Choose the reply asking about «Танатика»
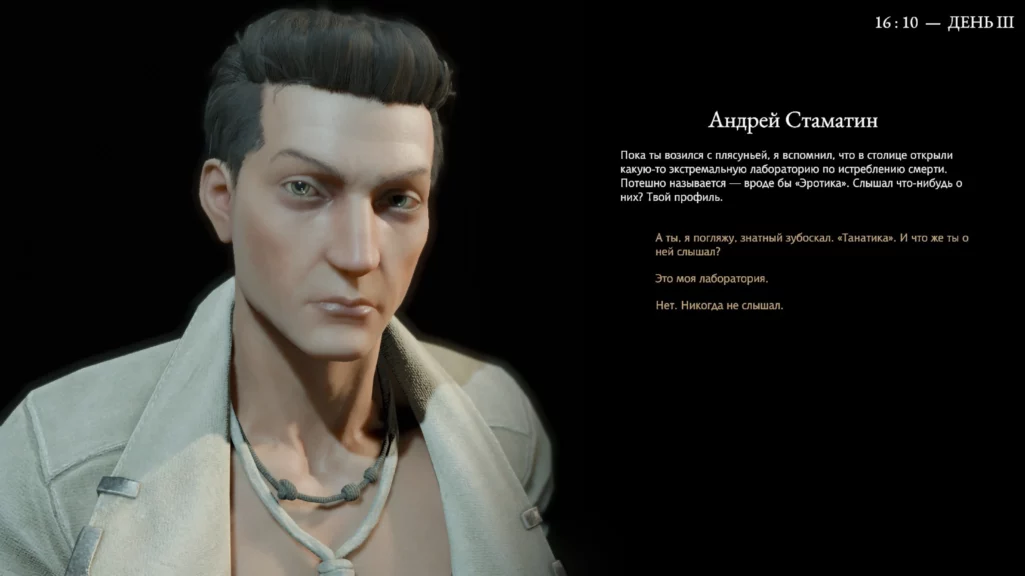This screenshot has width=1025, height=576. click(x=812, y=245)
